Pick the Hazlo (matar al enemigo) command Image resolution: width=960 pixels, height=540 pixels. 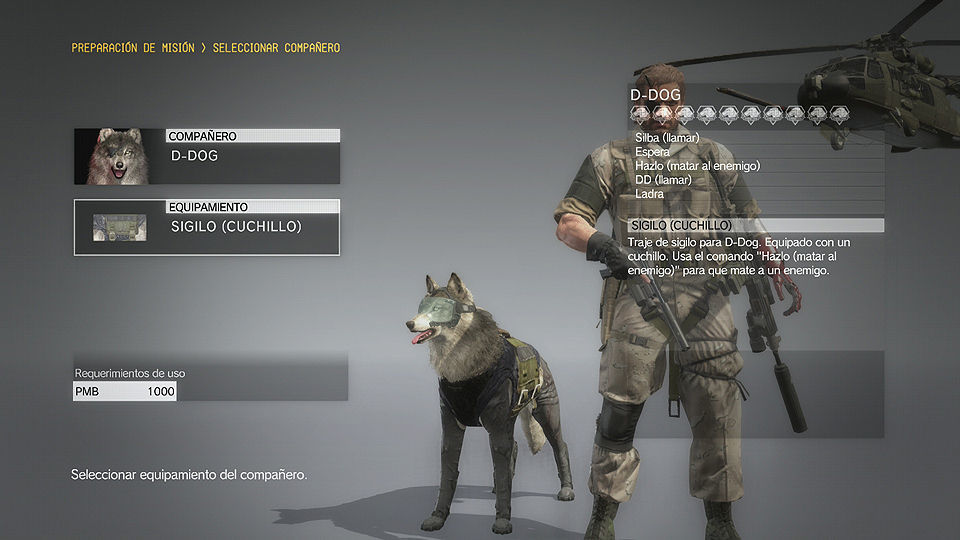tap(698, 166)
